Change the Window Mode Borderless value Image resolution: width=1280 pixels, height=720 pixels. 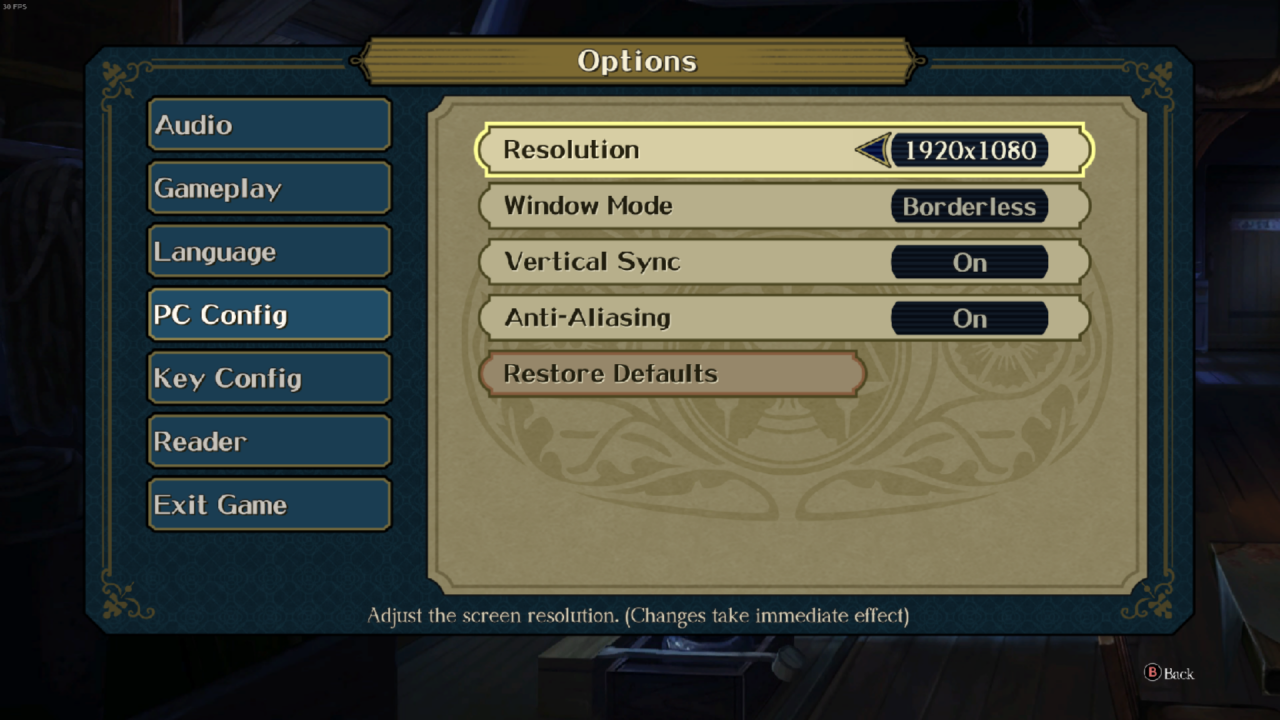click(x=969, y=206)
